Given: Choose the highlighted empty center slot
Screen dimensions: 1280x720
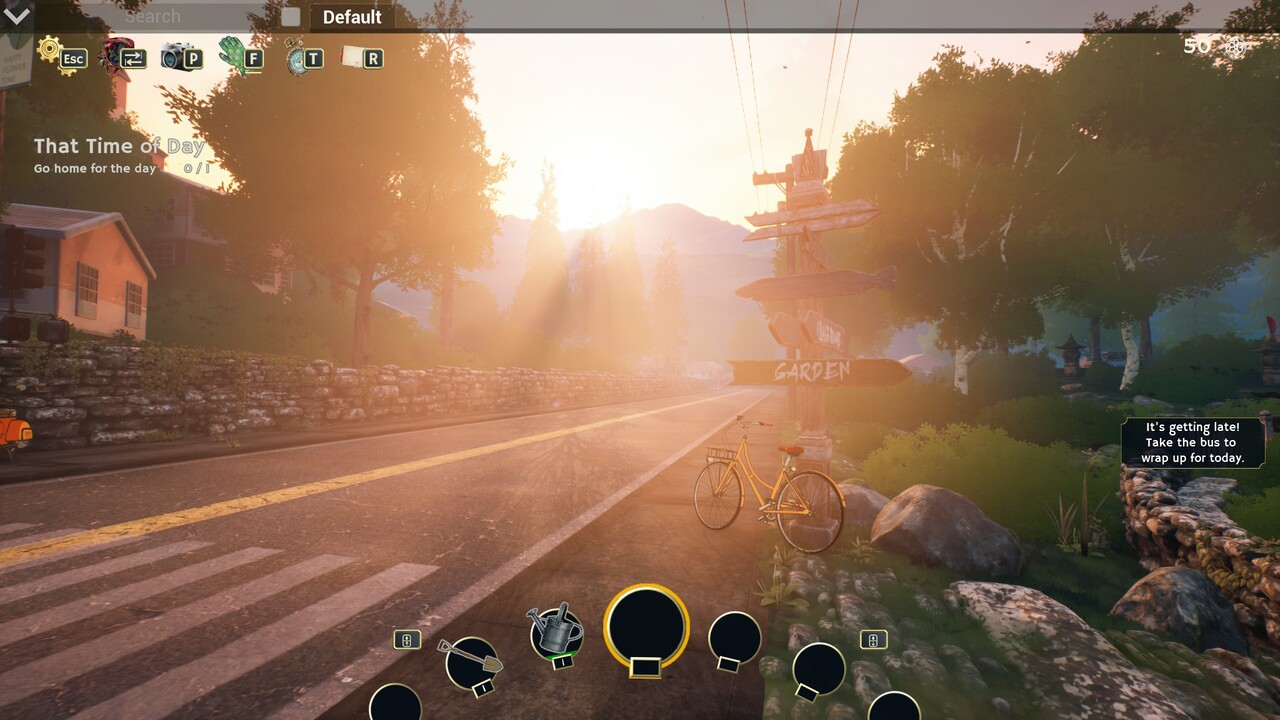Looking at the screenshot, I should [x=646, y=626].
